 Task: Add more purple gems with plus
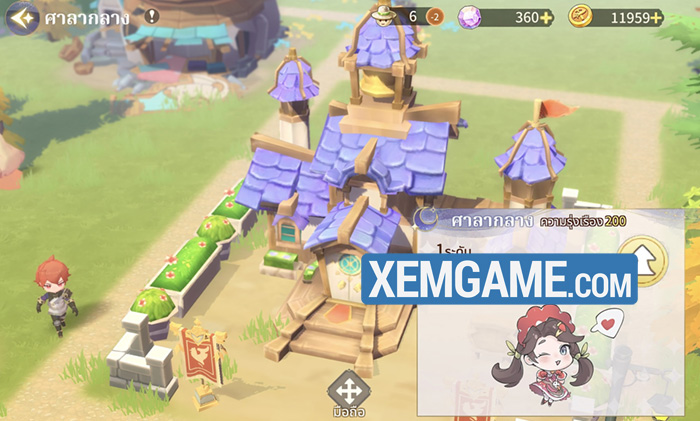point(547,17)
